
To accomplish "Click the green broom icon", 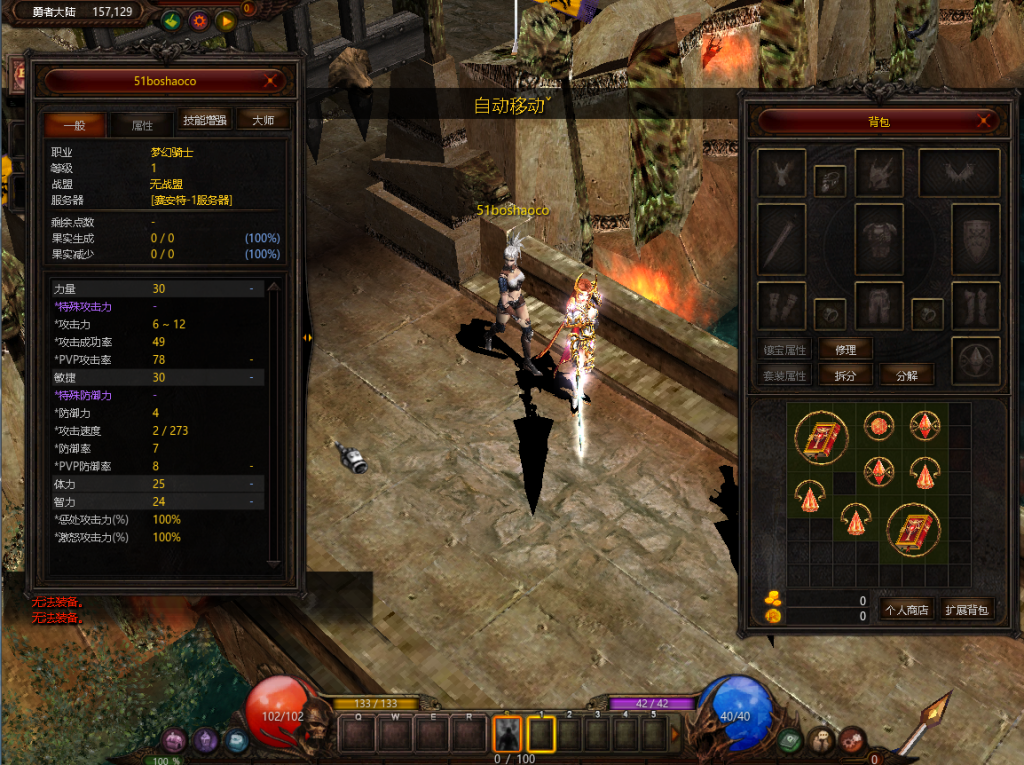I will point(171,20).
